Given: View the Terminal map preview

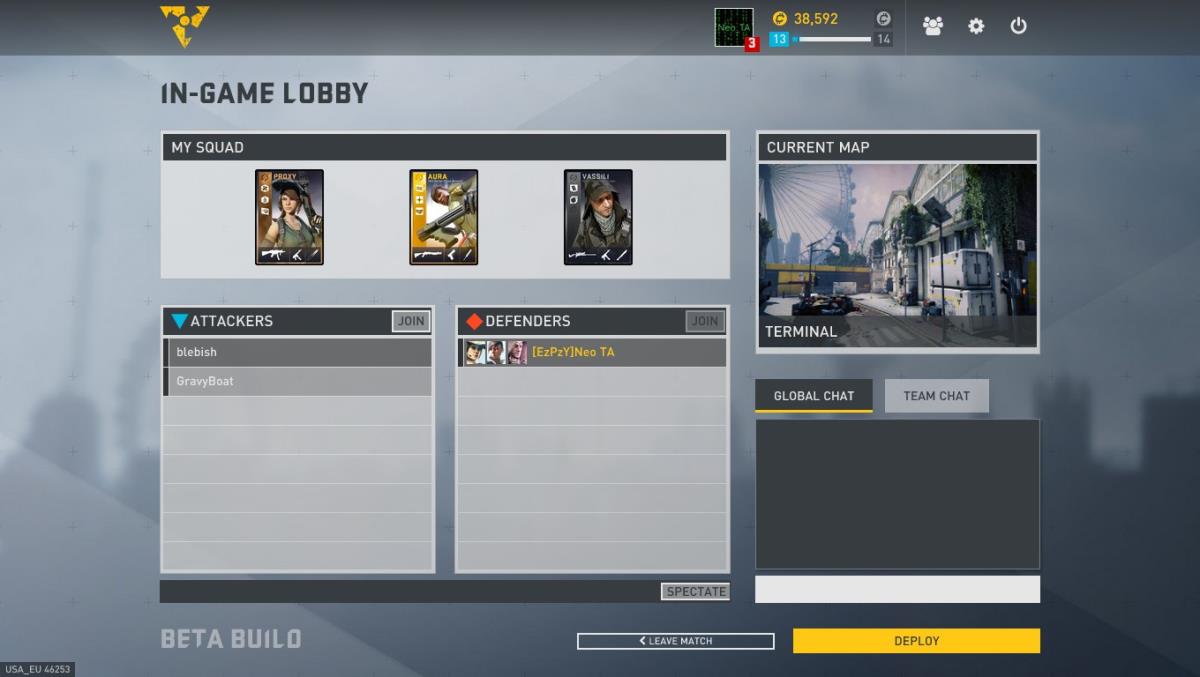Looking at the screenshot, I should (x=897, y=255).
